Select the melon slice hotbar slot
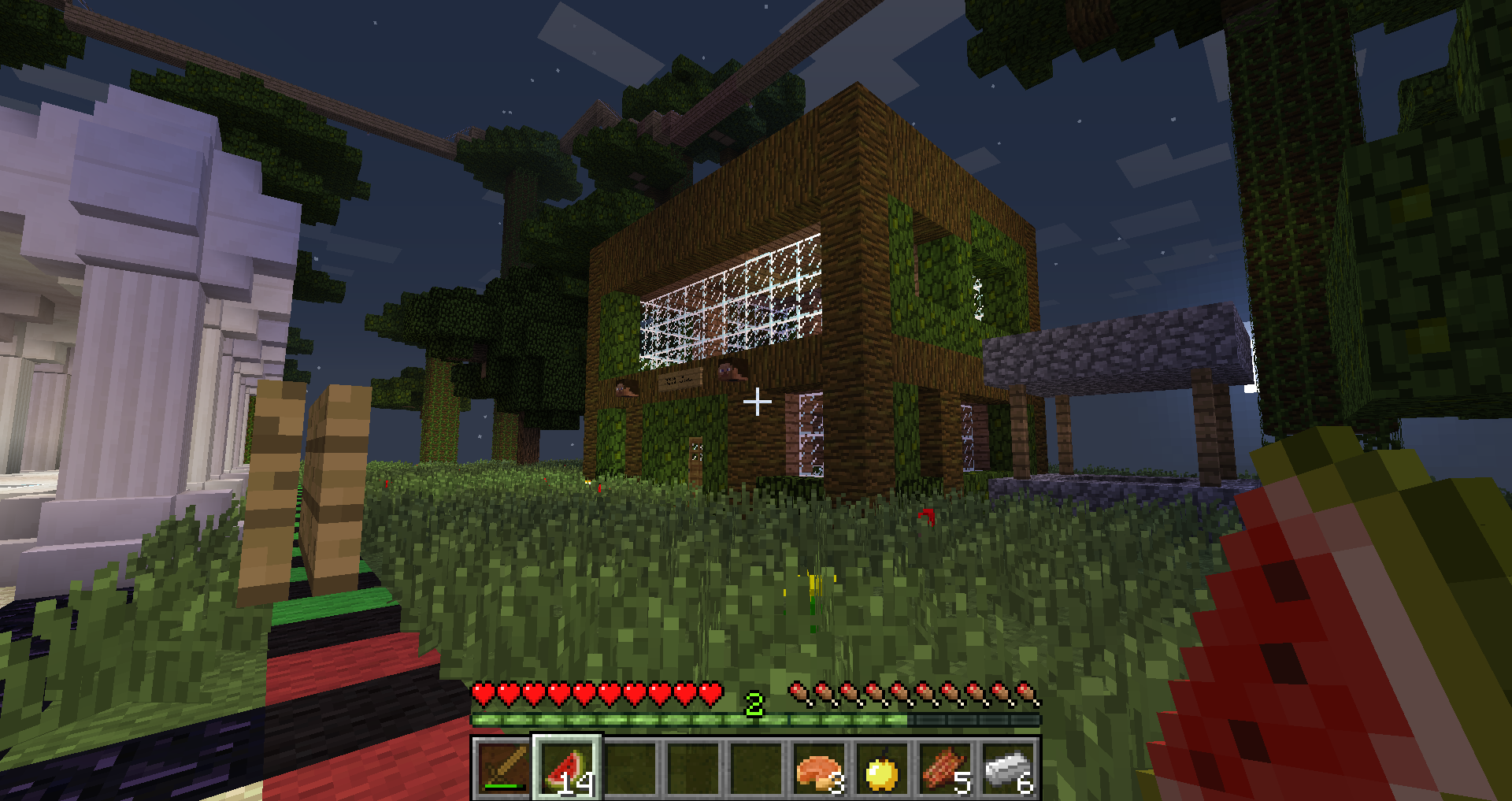1512x801 pixels. click(x=567, y=769)
